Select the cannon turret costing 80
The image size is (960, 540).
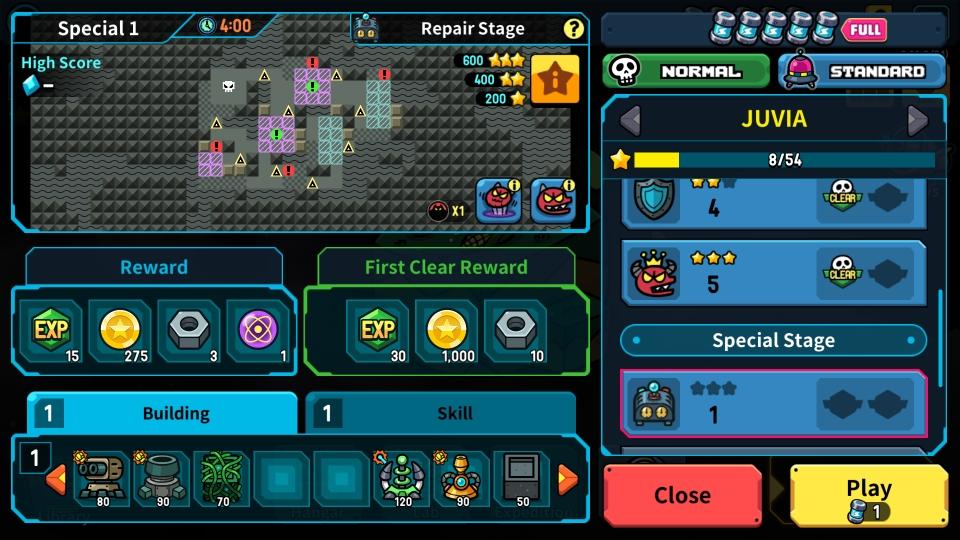point(102,478)
